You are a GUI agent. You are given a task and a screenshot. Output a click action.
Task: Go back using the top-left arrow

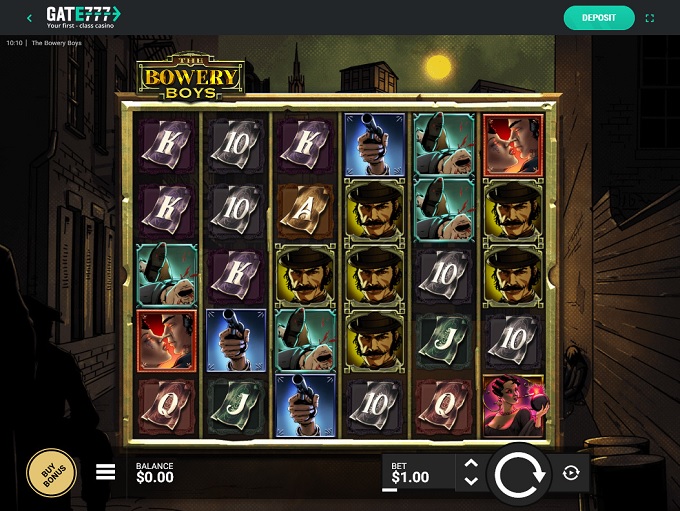[29, 18]
